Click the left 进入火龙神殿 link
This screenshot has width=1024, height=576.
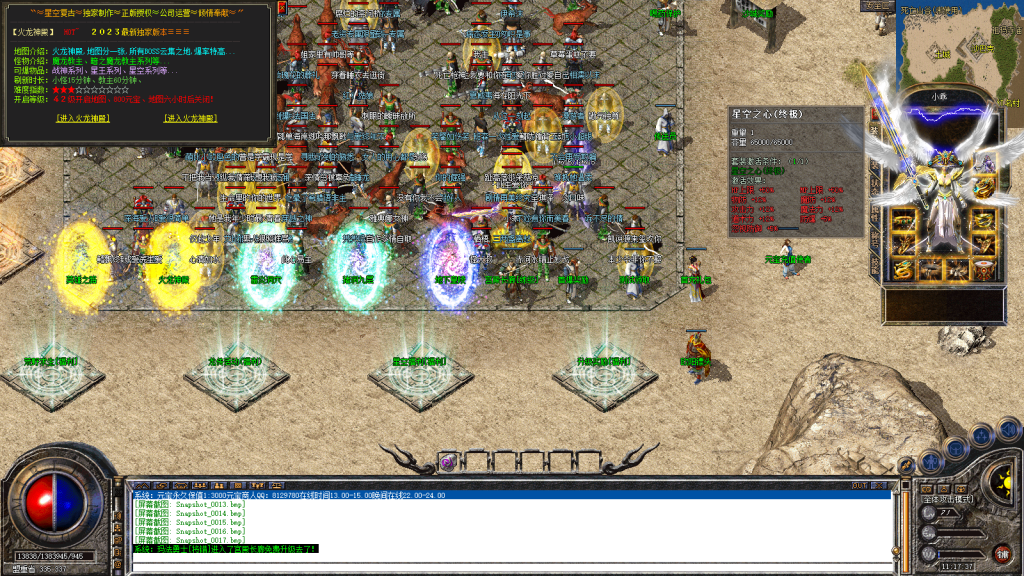[x=86, y=118]
